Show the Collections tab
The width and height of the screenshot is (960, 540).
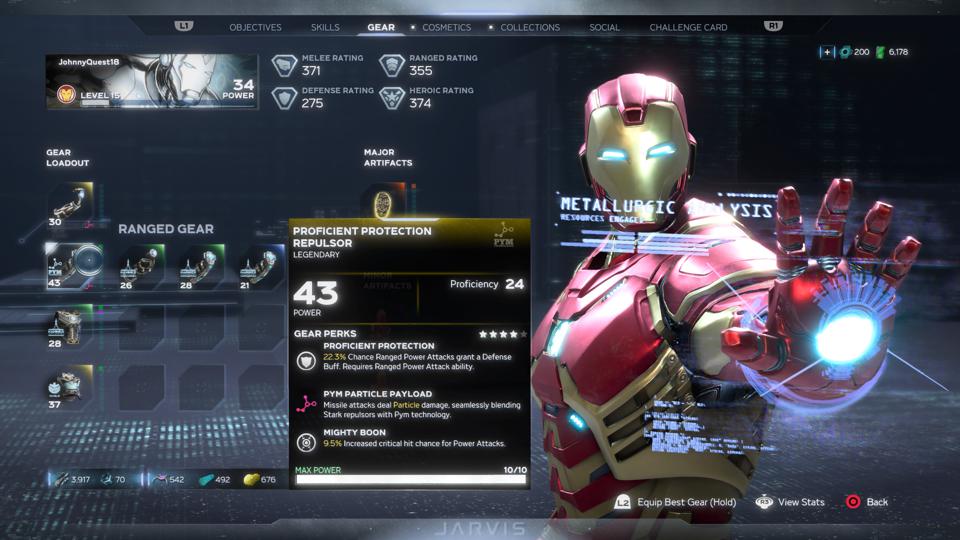pos(530,27)
